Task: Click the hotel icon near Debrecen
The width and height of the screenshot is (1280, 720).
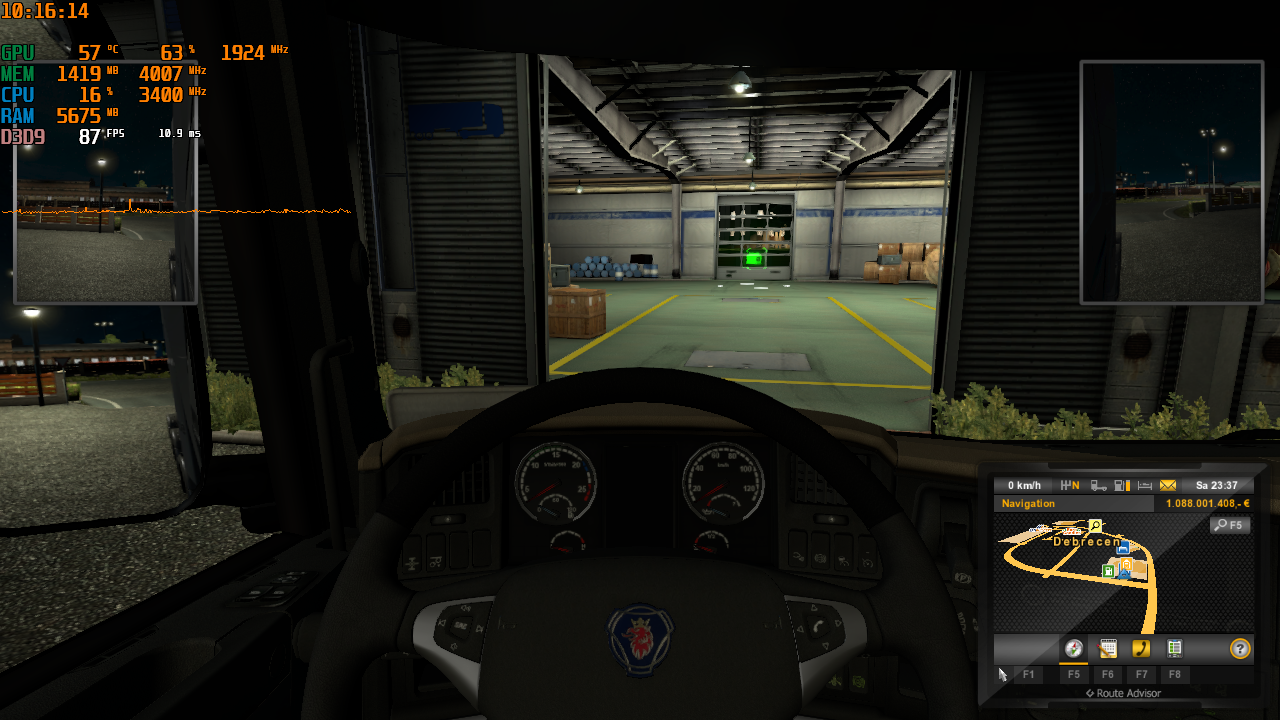Action: 1124,547
